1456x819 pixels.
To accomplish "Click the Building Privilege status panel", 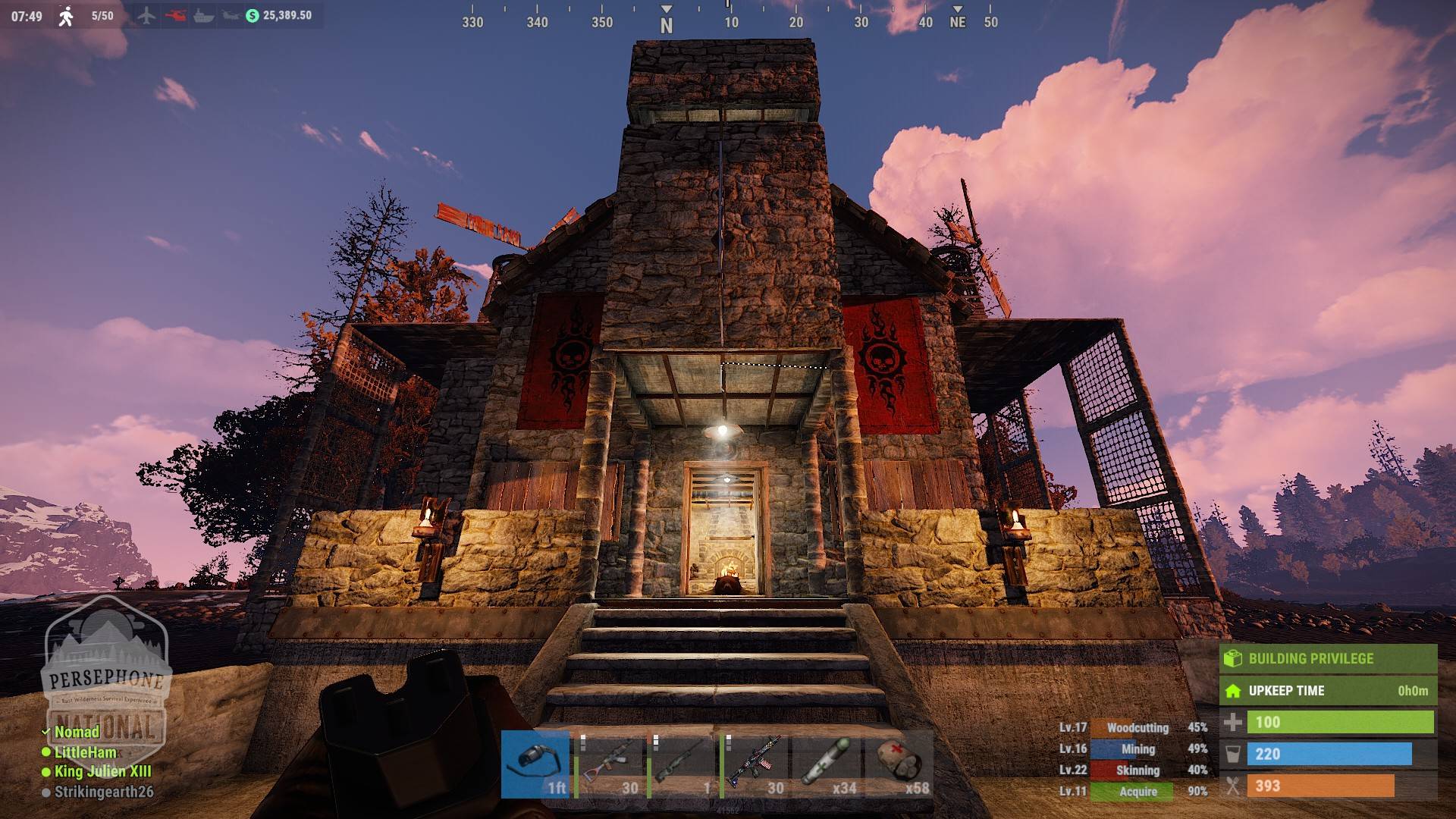I will coord(1327,658).
